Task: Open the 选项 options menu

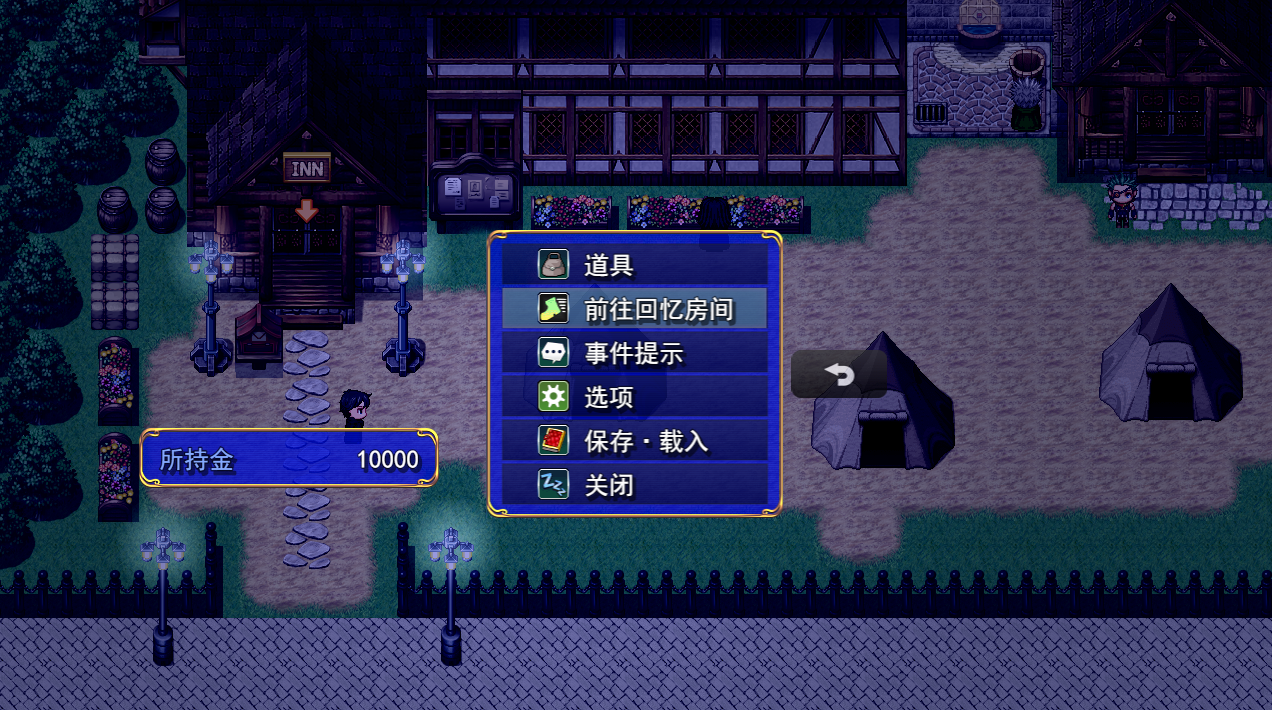Action: coord(634,397)
